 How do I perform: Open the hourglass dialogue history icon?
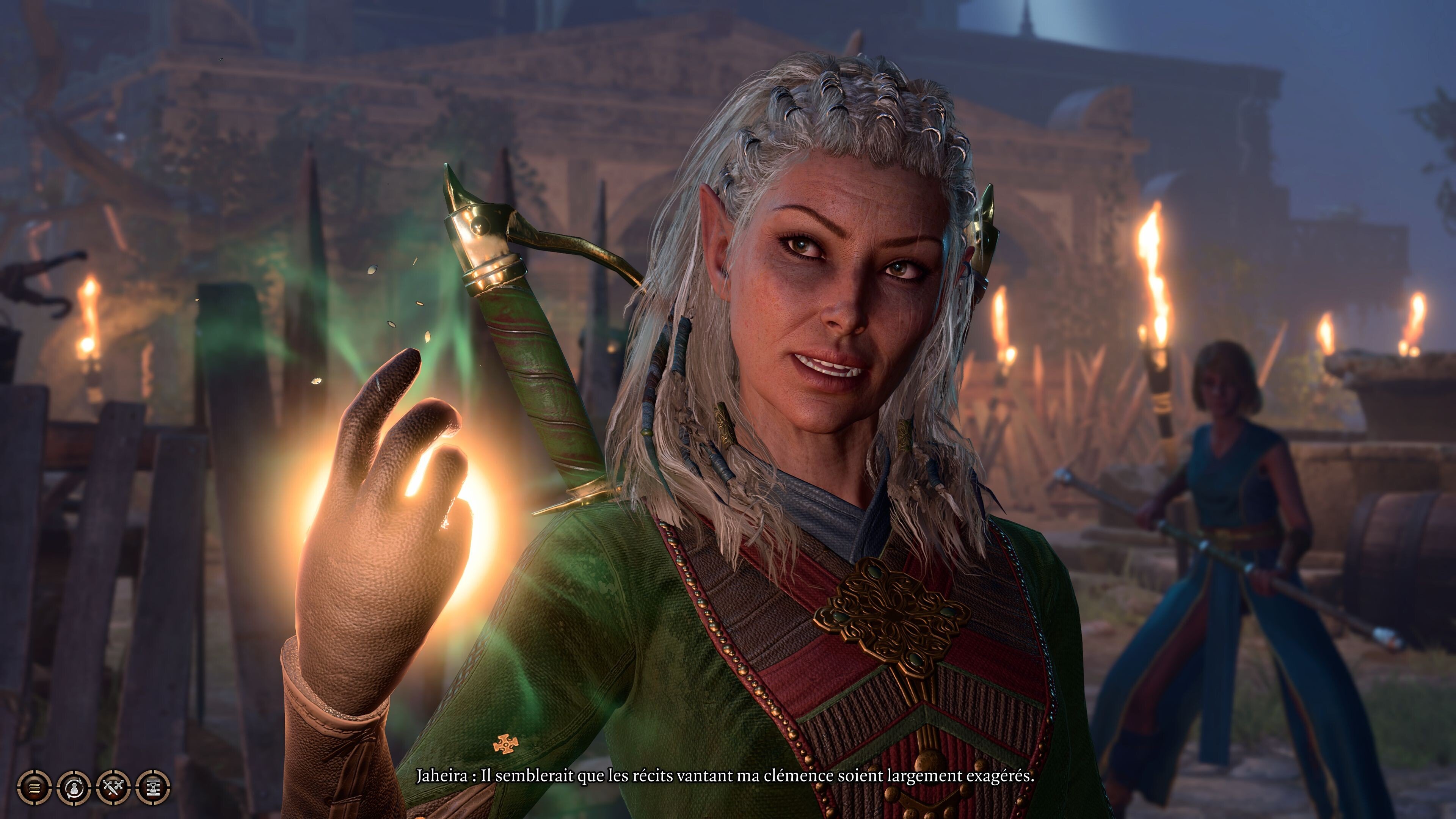153,787
